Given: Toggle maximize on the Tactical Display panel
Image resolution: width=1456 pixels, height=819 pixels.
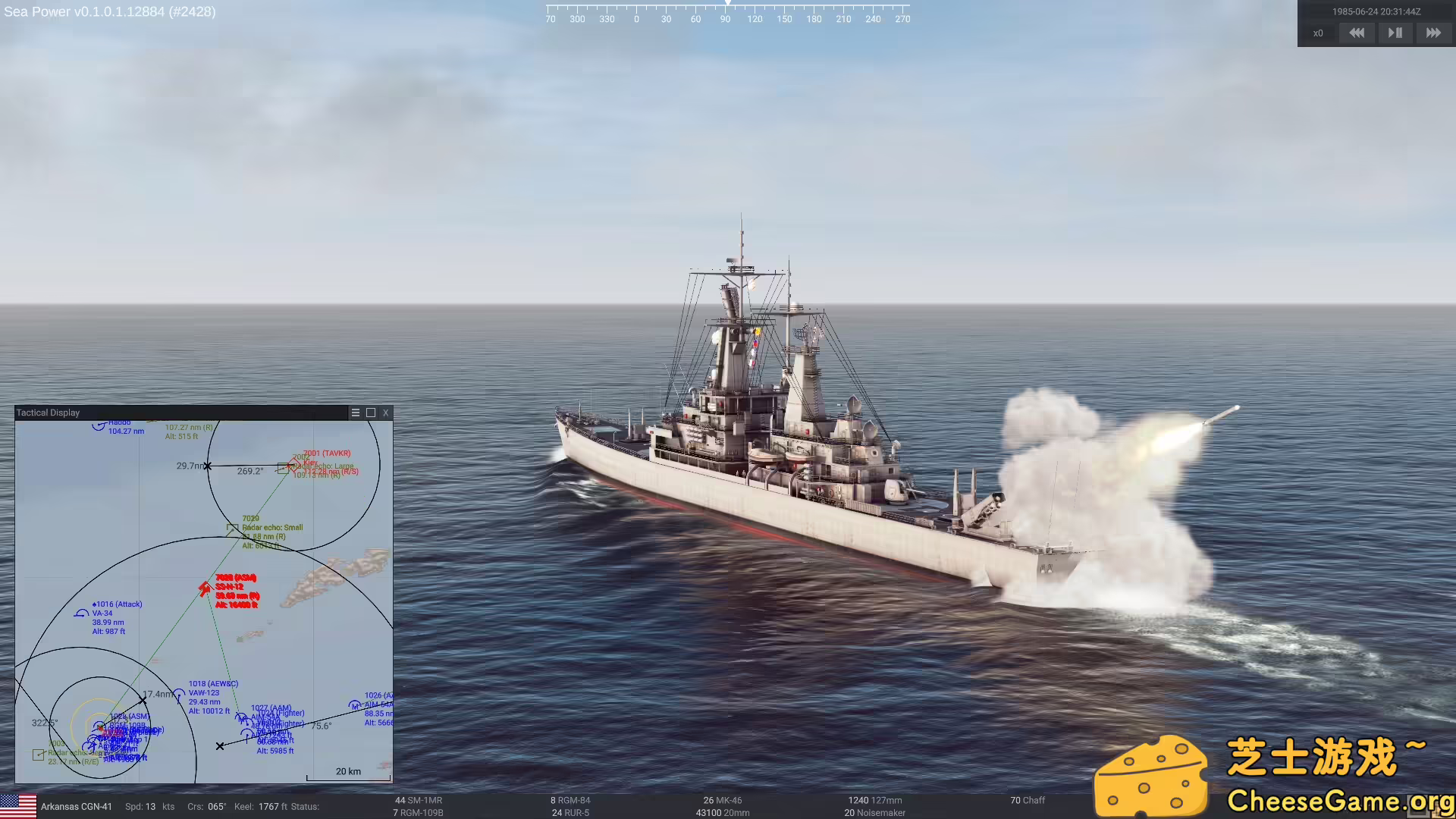Looking at the screenshot, I should 370,413.
